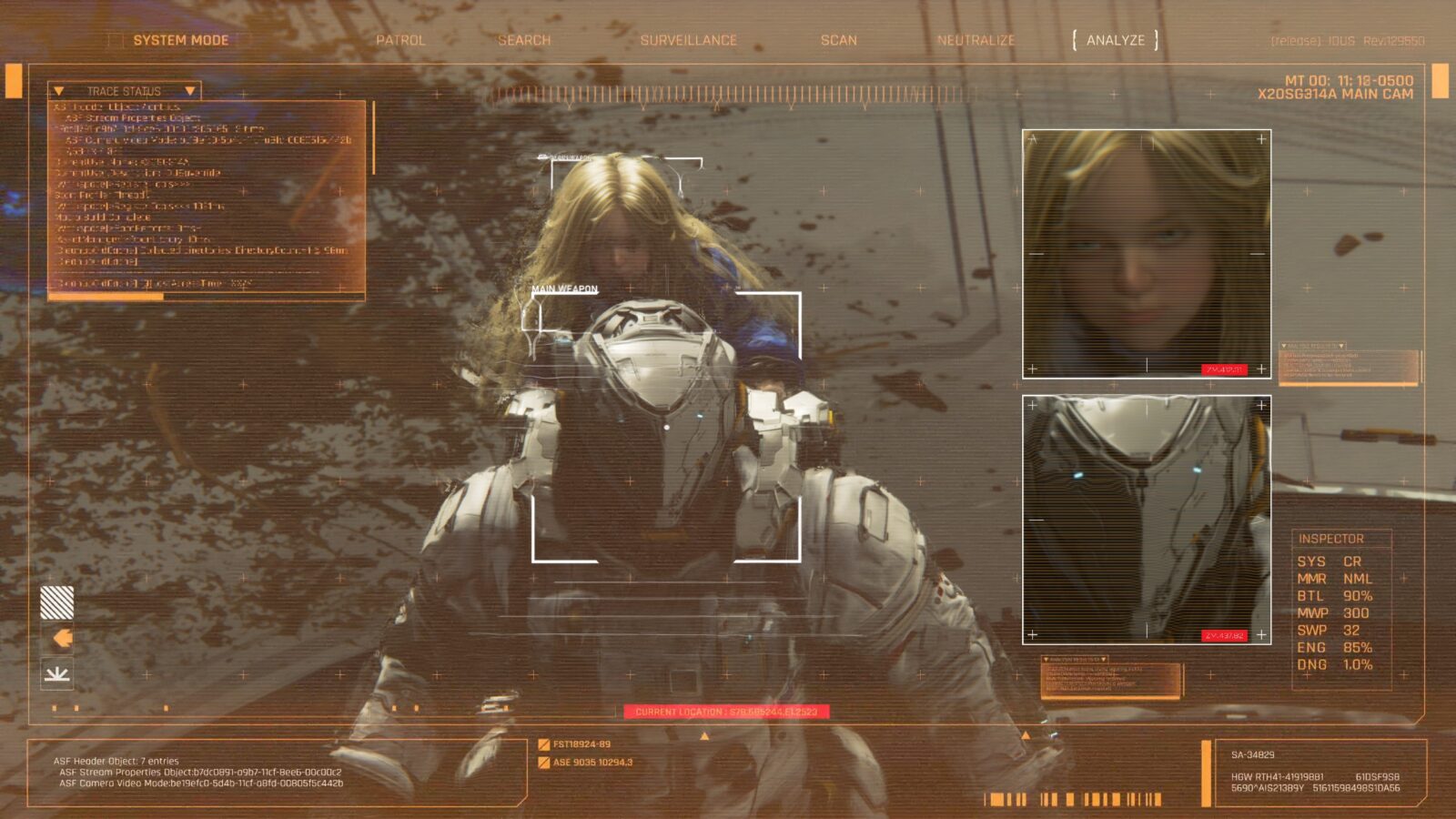Screen dimensions: 1456x819
Task: Toggle the ASE 9035 10294.3 checkbox
Action: [544, 763]
